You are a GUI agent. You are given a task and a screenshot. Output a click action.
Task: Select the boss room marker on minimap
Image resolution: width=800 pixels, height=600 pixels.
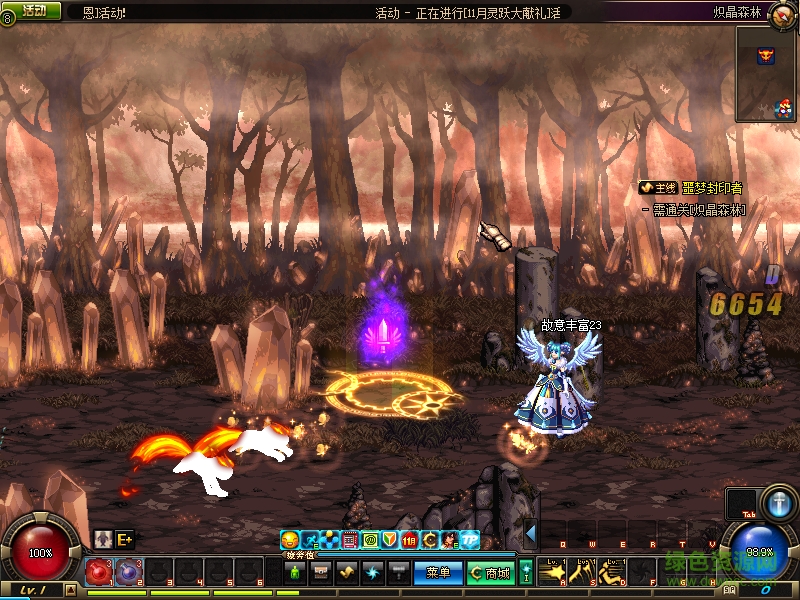point(766,55)
